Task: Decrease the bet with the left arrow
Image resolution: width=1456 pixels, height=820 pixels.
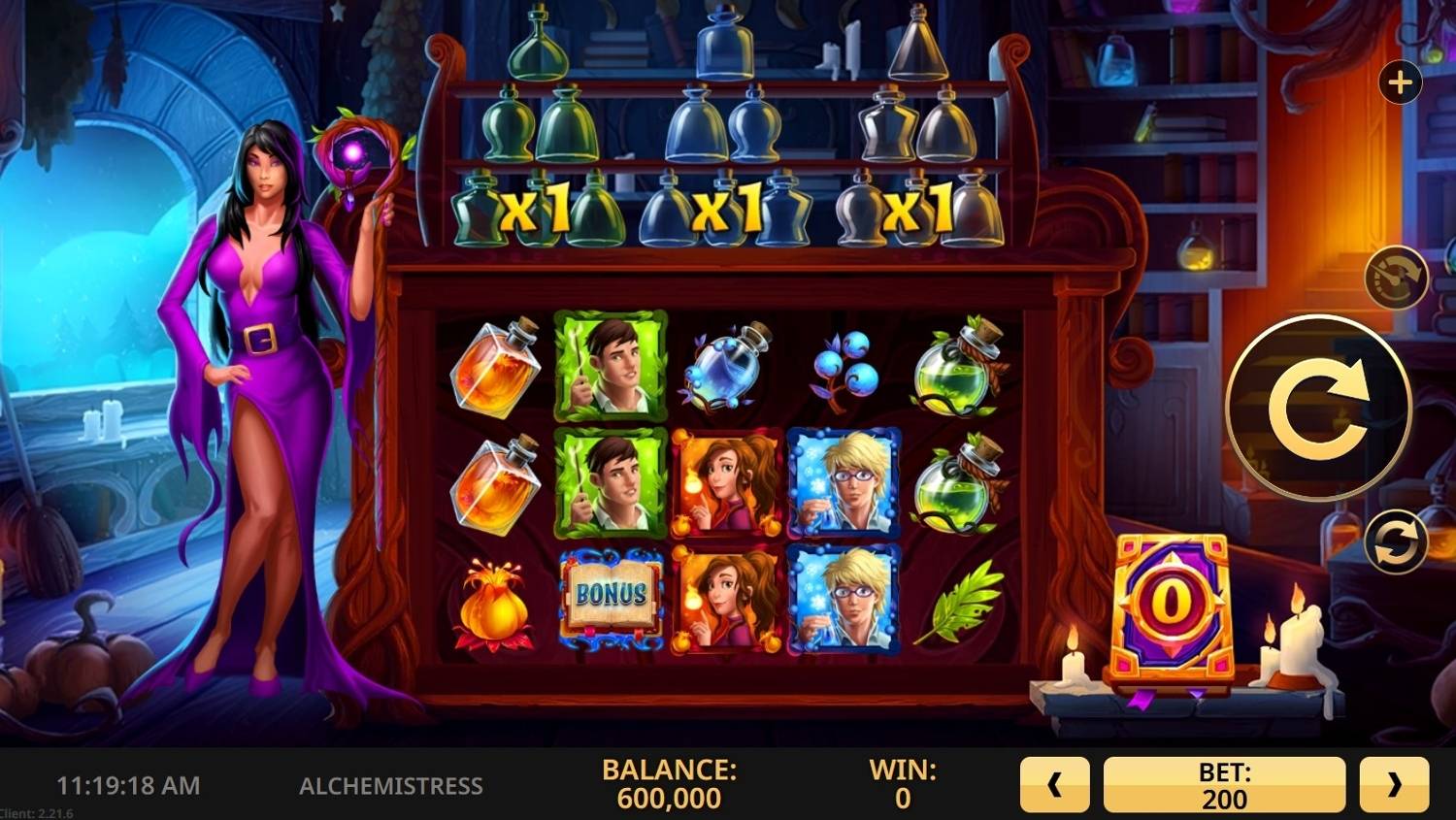Action: tap(1054, 783)
